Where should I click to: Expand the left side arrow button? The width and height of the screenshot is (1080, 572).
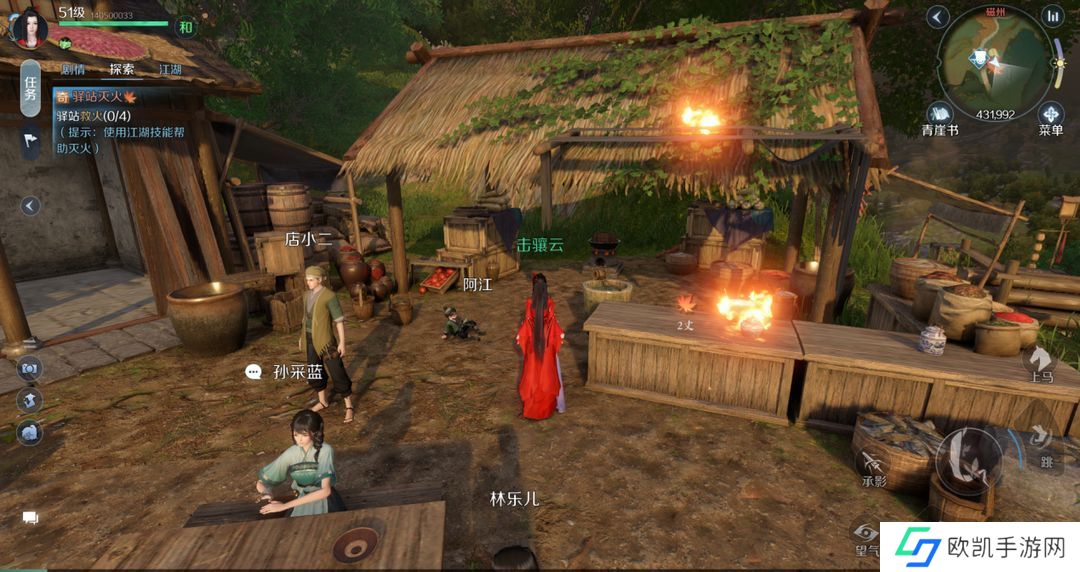30,206
